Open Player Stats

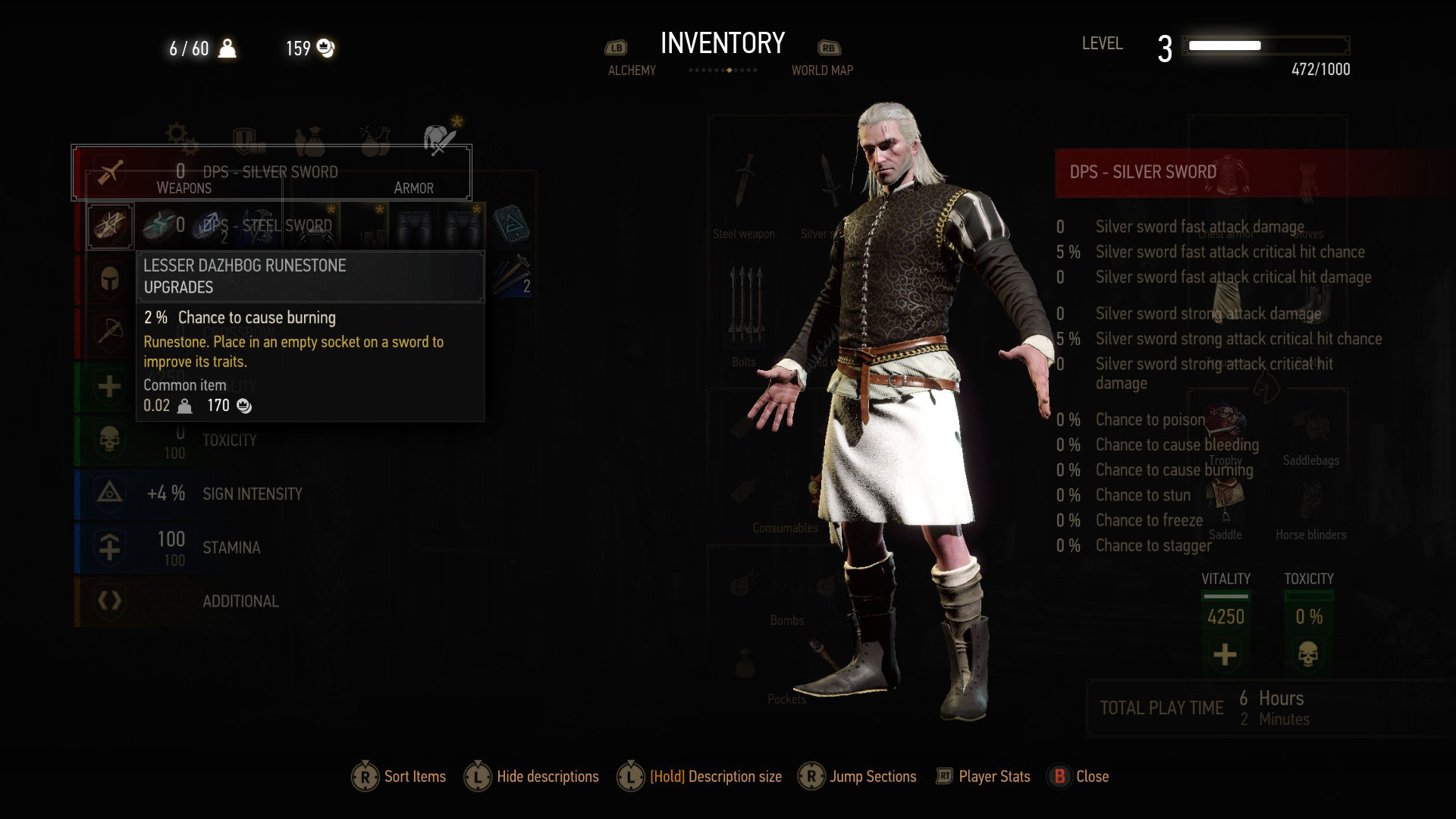pyautogui.click(x=993, y=777)
